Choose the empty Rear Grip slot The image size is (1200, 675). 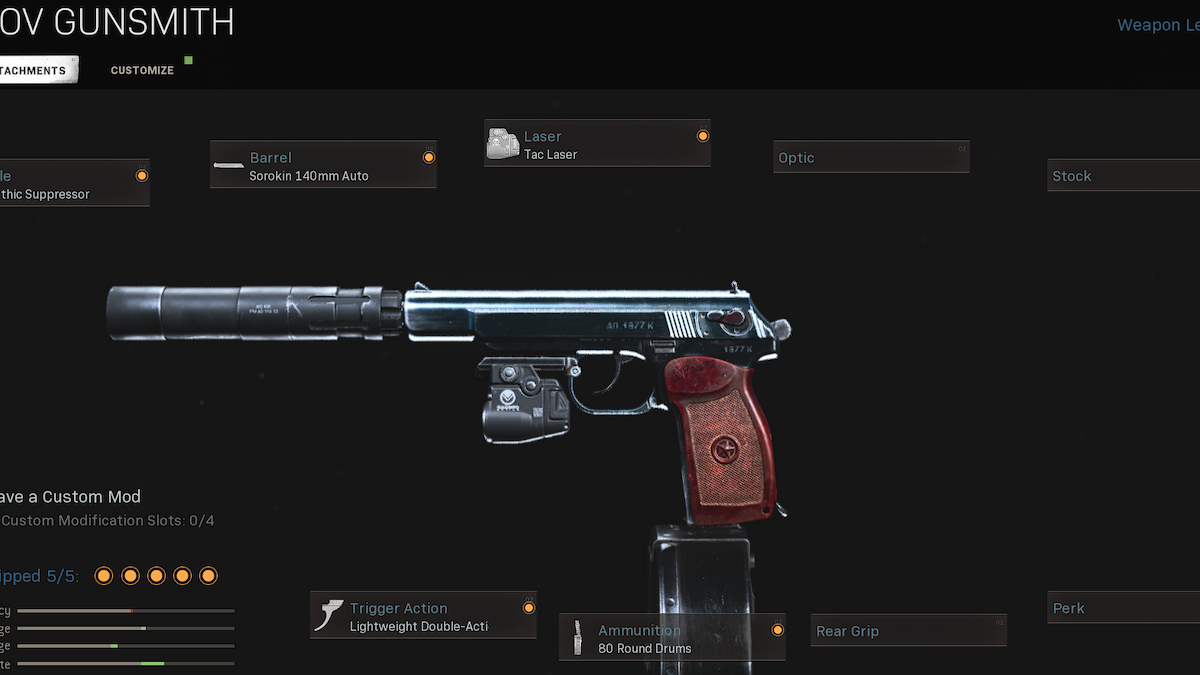pyautogui.click(x=907, y=631)
